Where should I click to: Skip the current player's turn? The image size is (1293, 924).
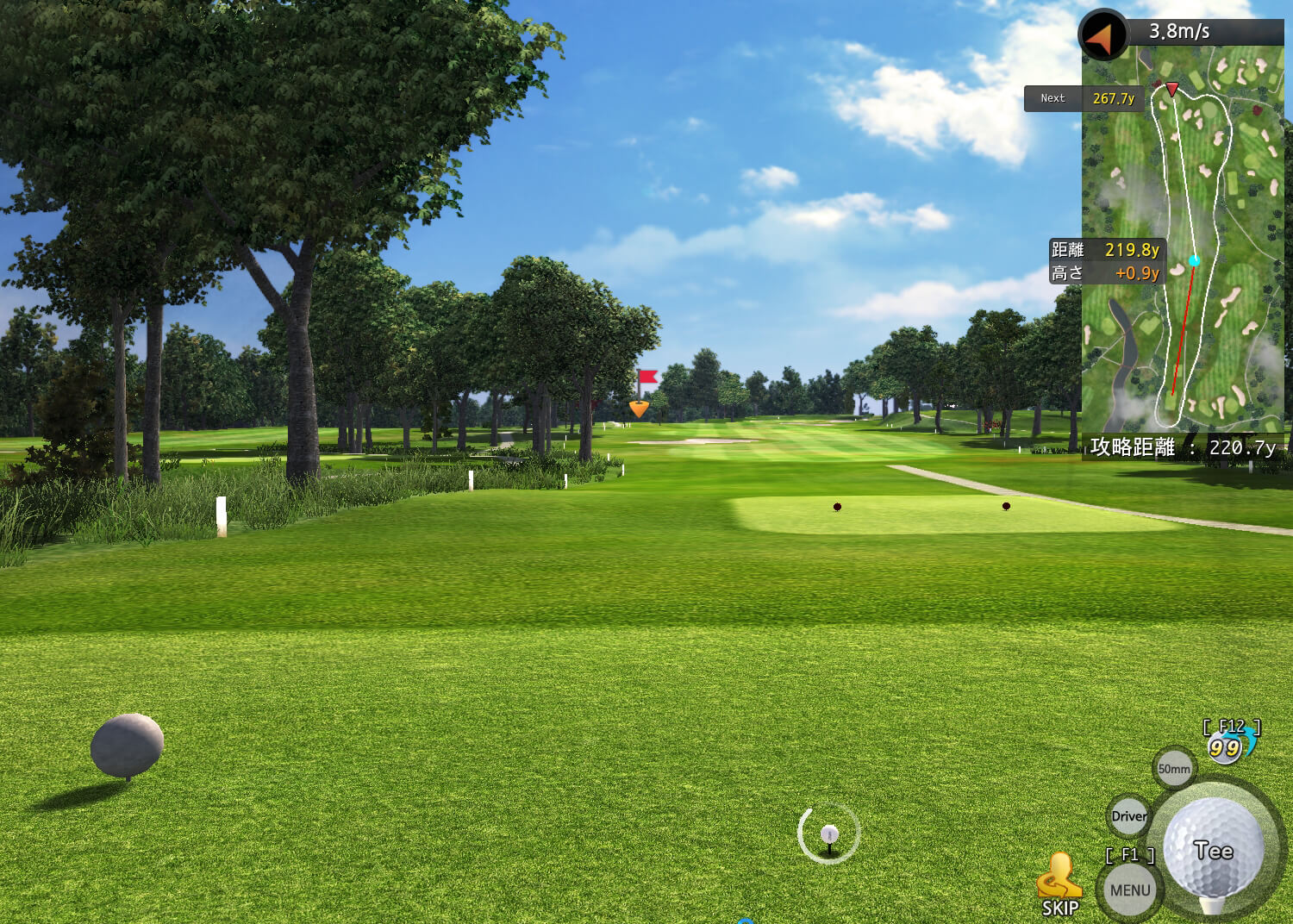click(x=1059, y=885)
